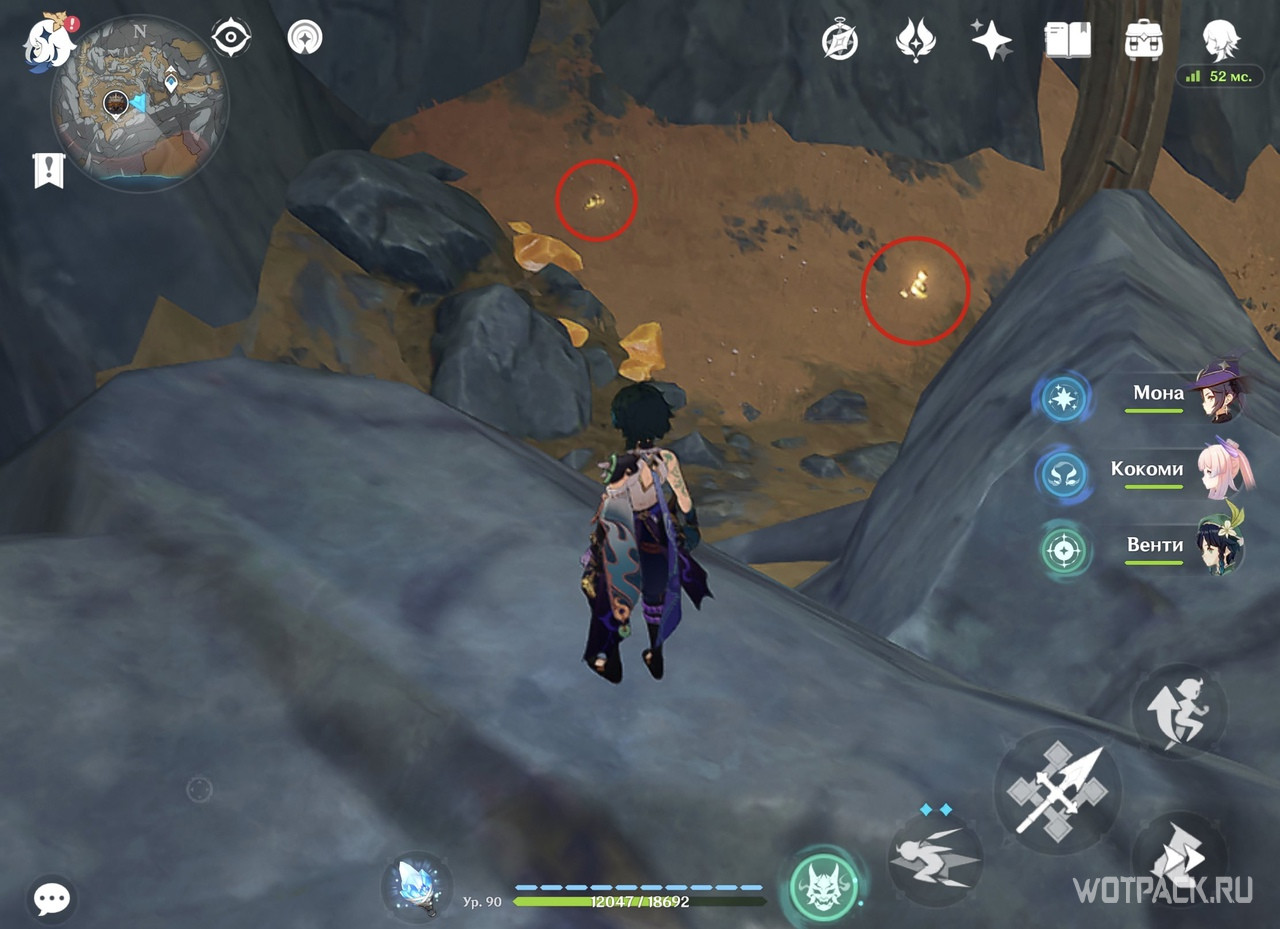Viewport: 1280px width, 929px height.
Task: Use the elemental skill dash button
Action: point(935,858)
